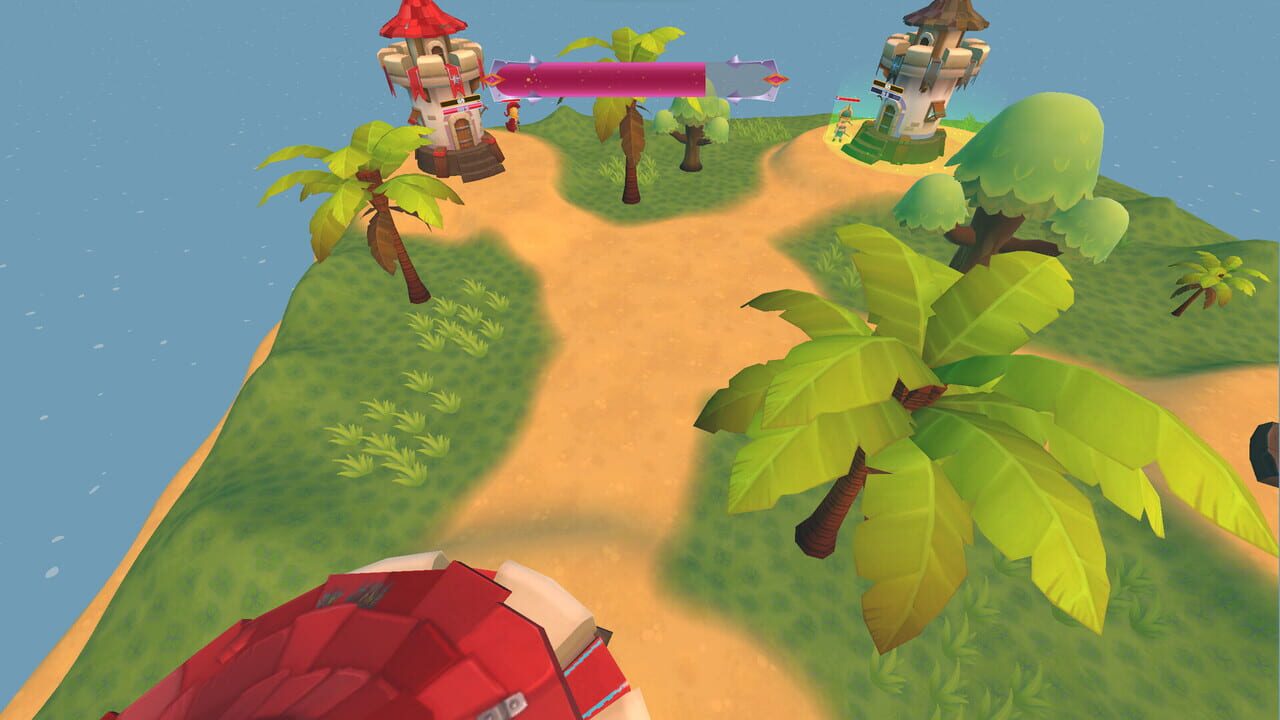This screenshot has width=1280, height=720.
Task: Click the green soldier near the right tower
Action: (842, 123)
